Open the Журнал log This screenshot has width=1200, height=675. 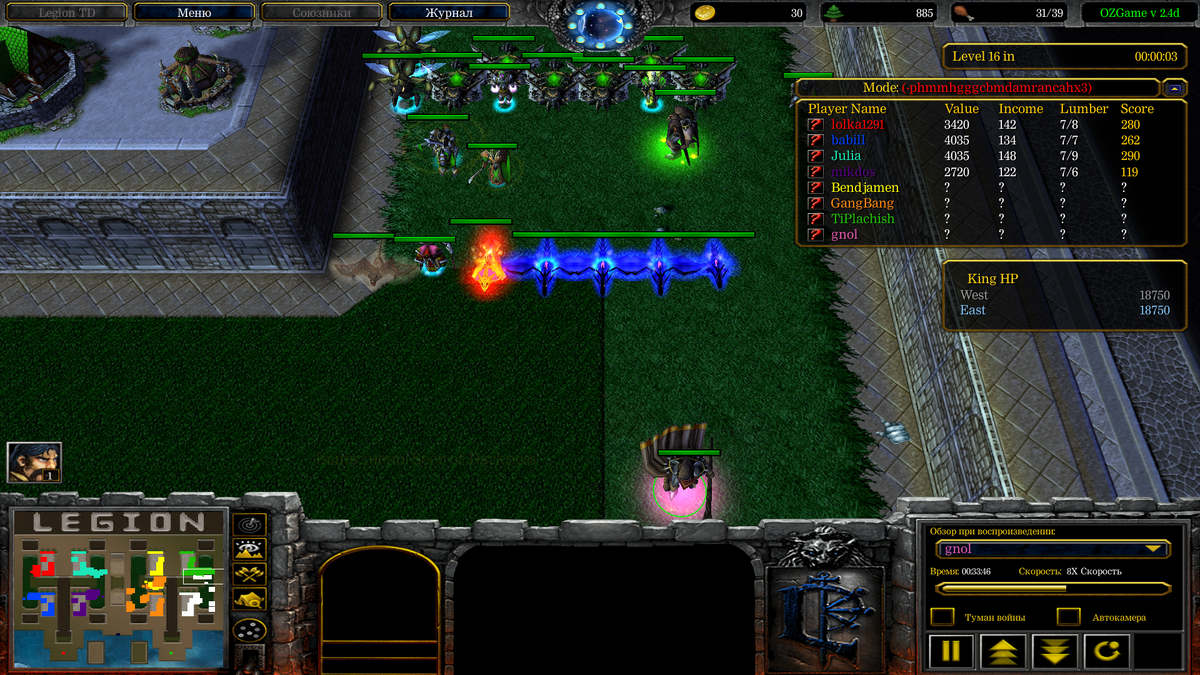click(448, 13)
